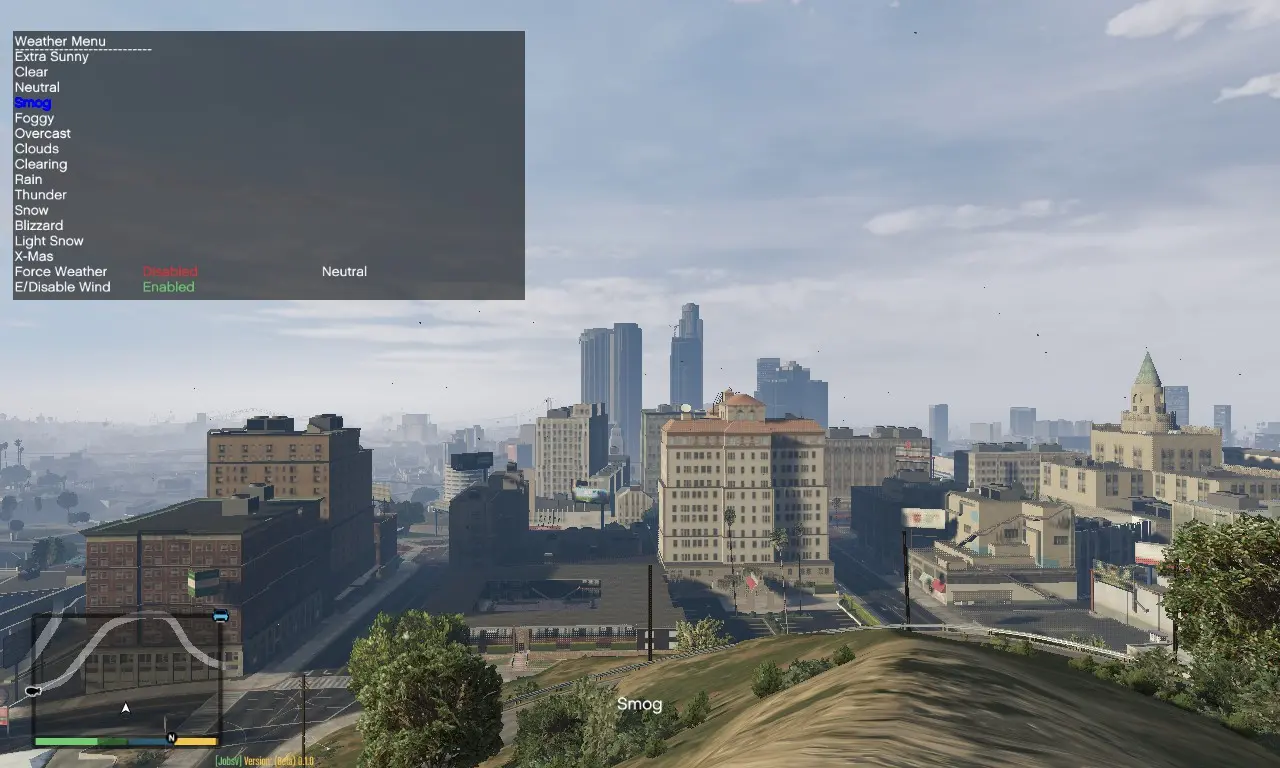The height and width of the screenshot is (768, 1280).
Task: Click the green health bar below the minimap
Action: tap(65, 741)
